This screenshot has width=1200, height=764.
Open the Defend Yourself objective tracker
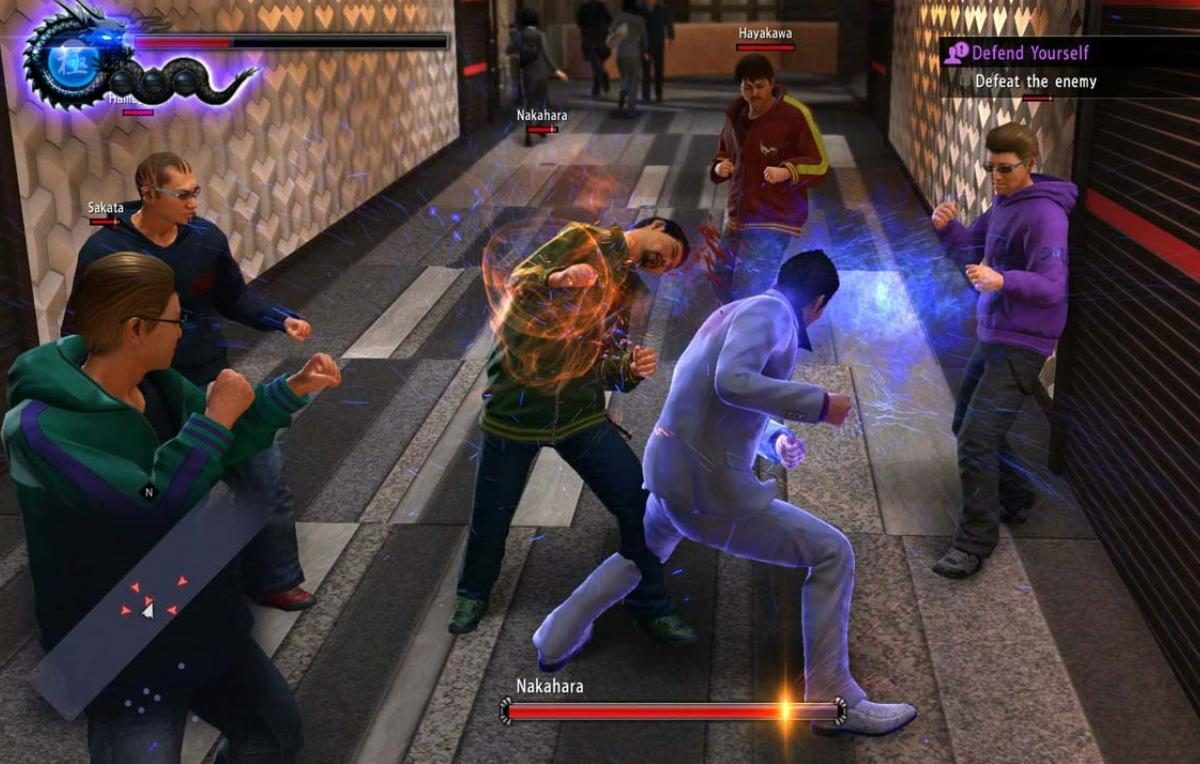(x=1029, y=52)
